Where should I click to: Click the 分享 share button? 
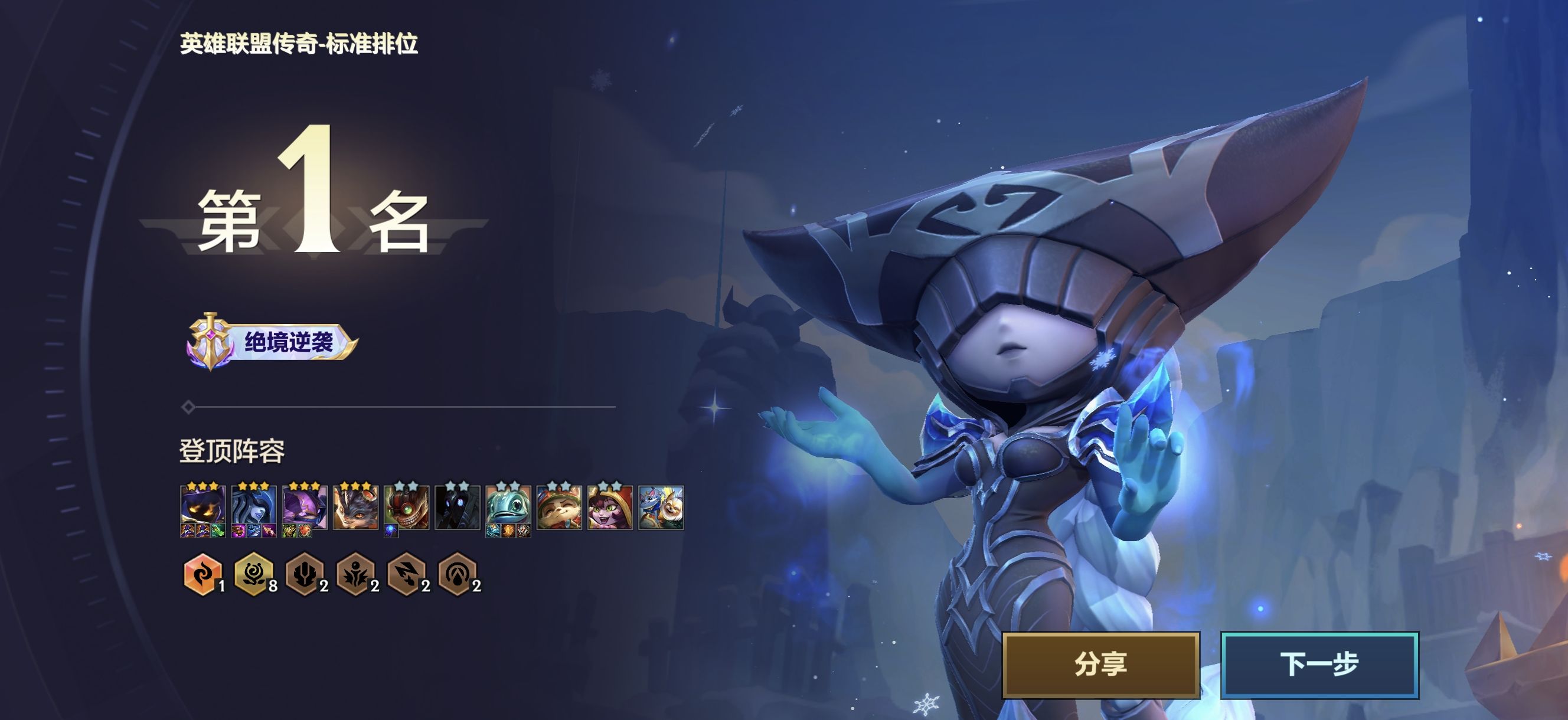(1100, 664)
